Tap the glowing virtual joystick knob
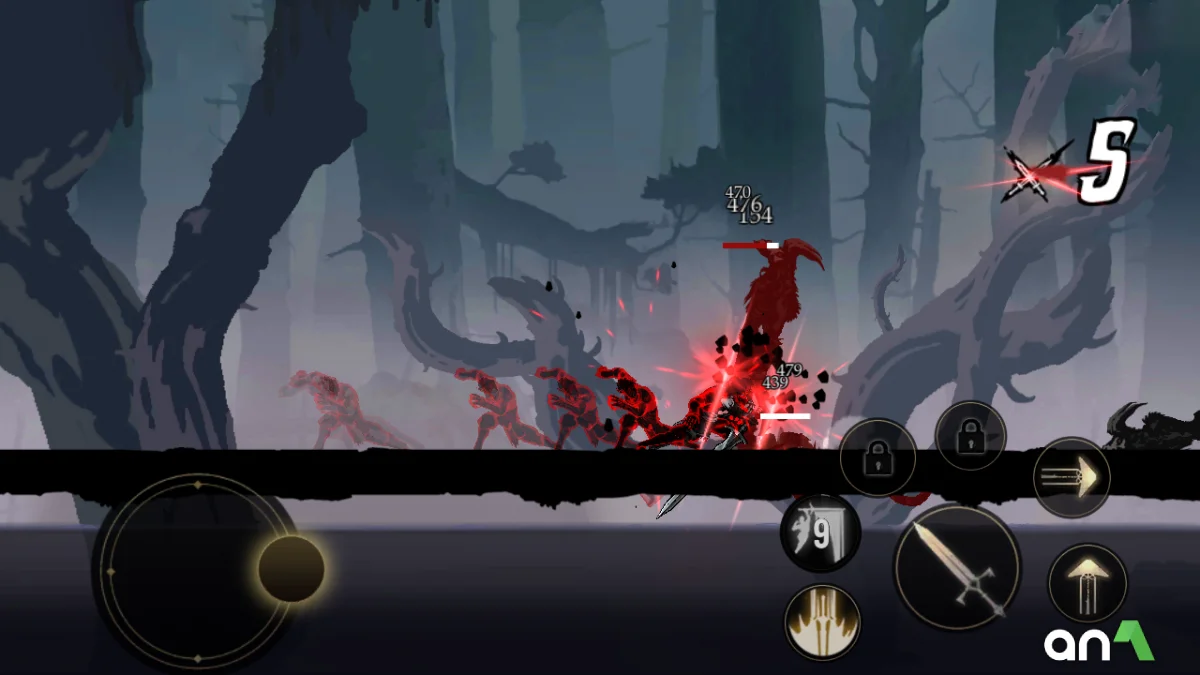Viewport: 1200px width, 675px height. (x=291, y=568)
